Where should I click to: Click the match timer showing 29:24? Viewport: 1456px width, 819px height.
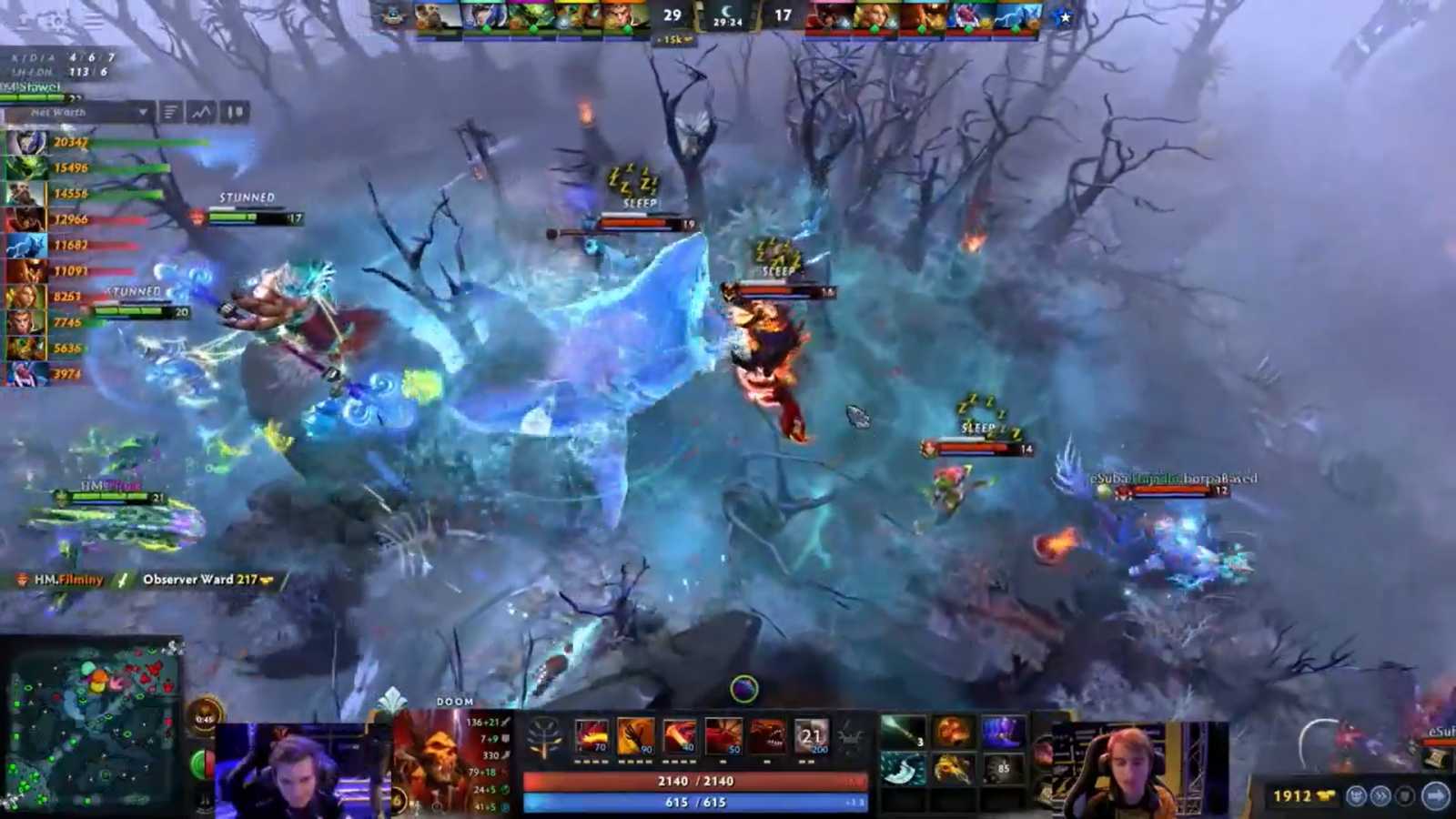(728, 23)
